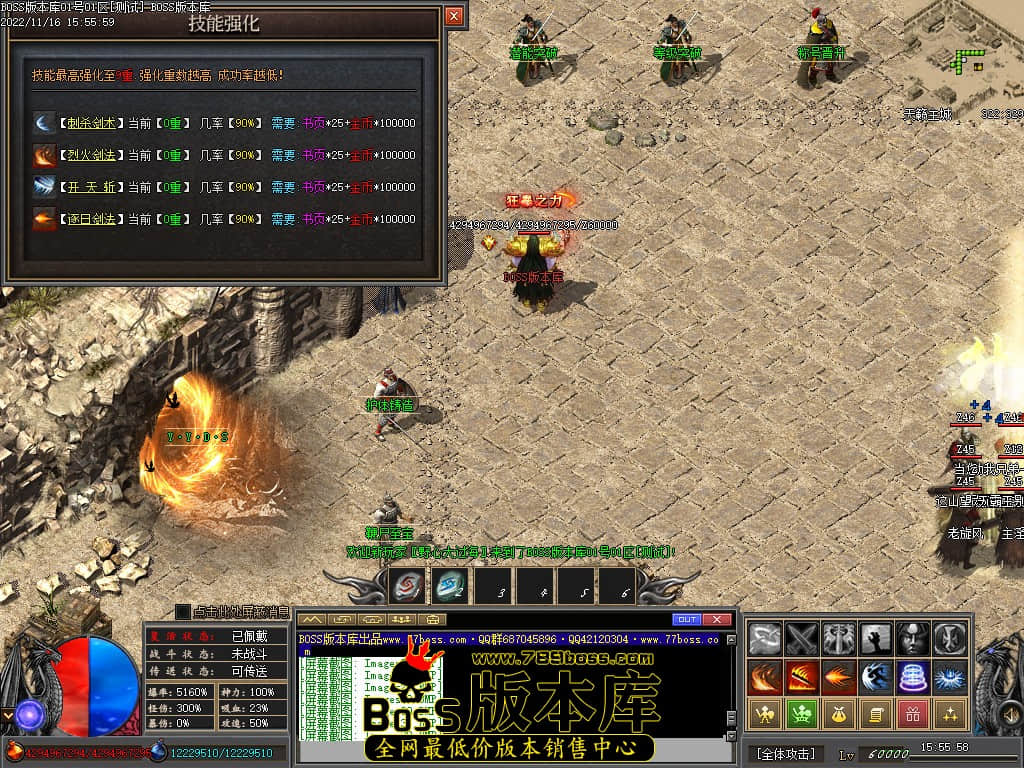Close the chat panel with red X
This screenshot has width=1024, height=768.
(x=717, y=620)
